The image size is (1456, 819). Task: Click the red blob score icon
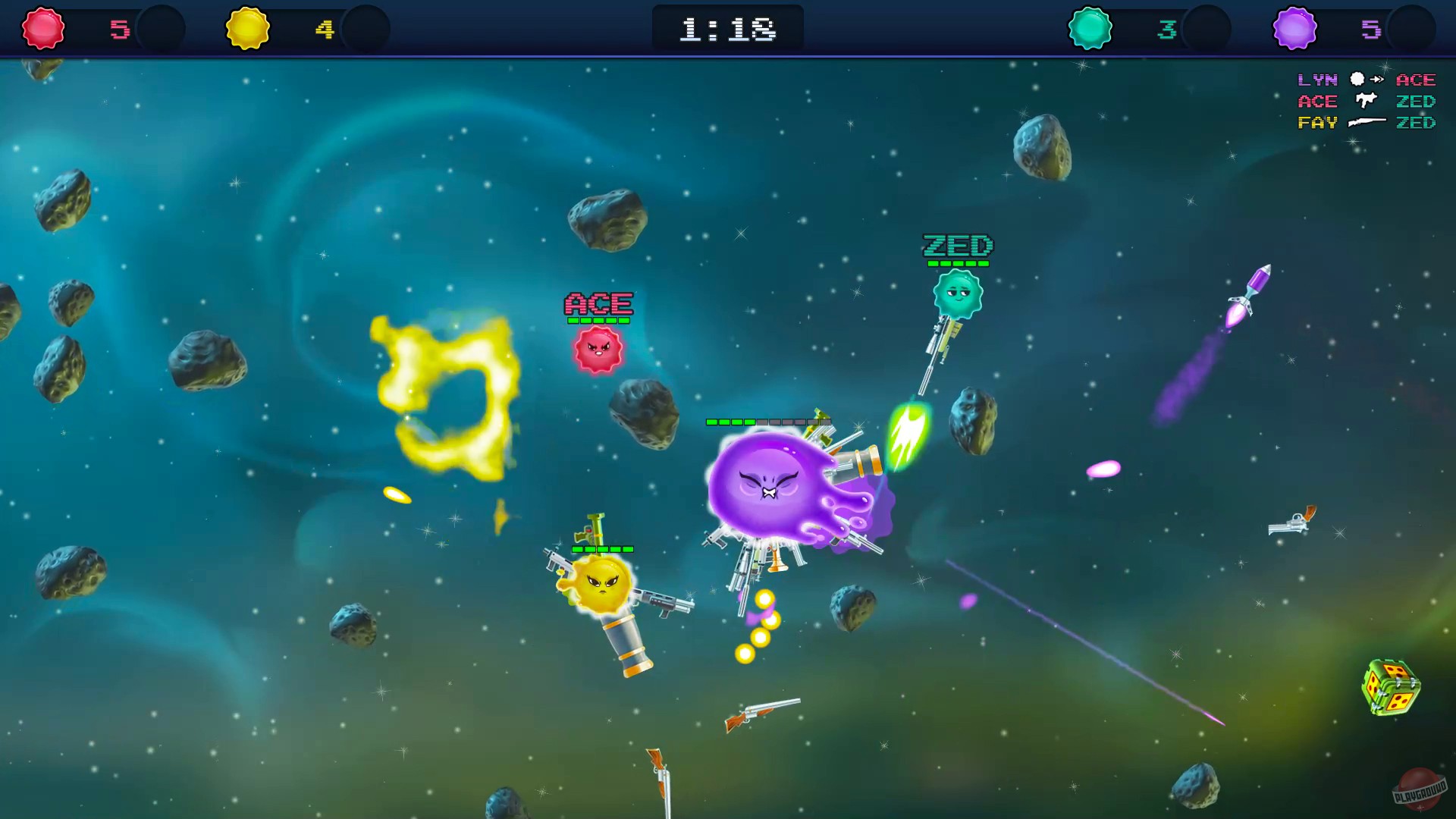42,29
